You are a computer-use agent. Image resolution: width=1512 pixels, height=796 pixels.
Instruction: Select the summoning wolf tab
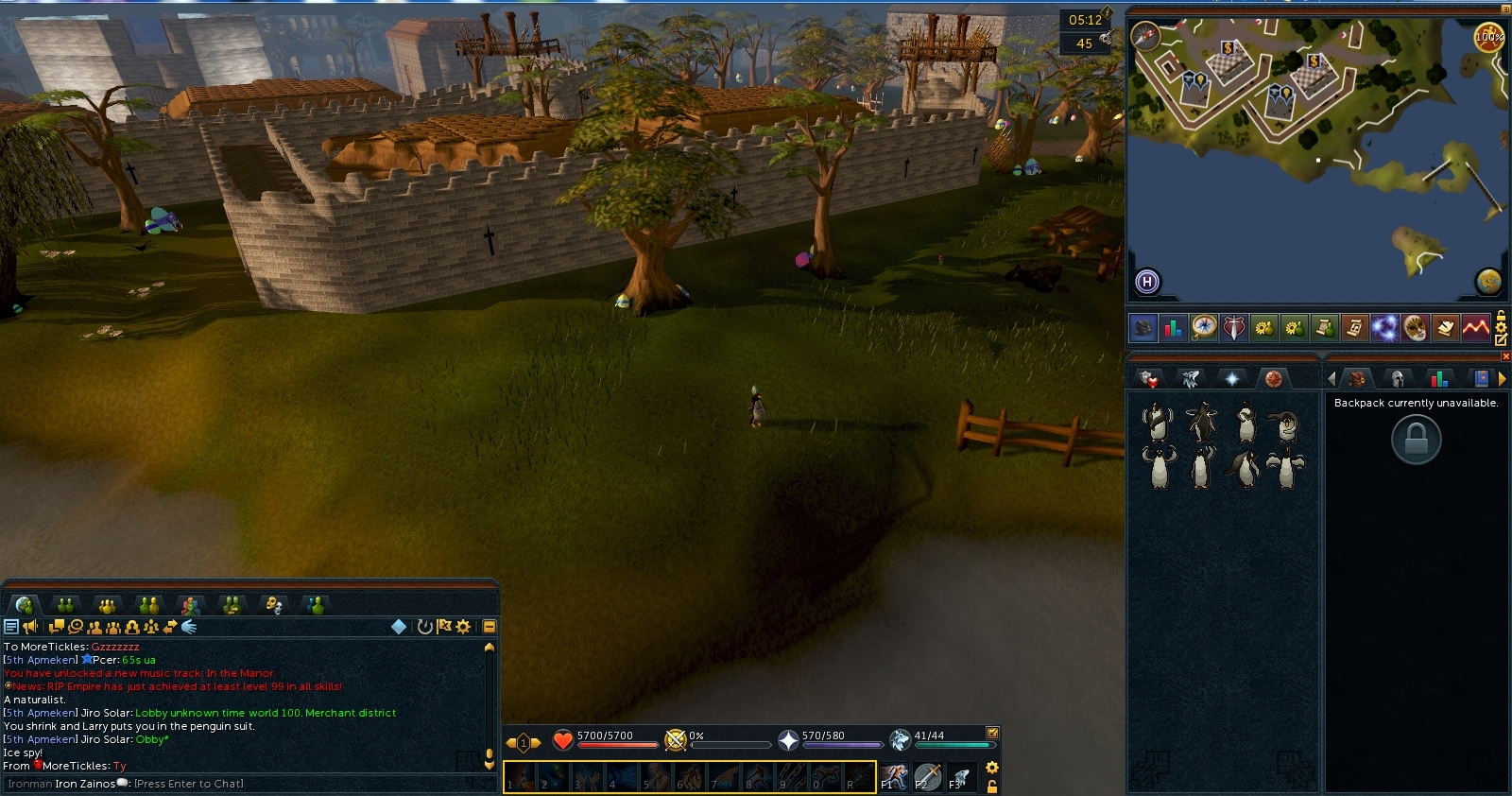point(1189,377)
